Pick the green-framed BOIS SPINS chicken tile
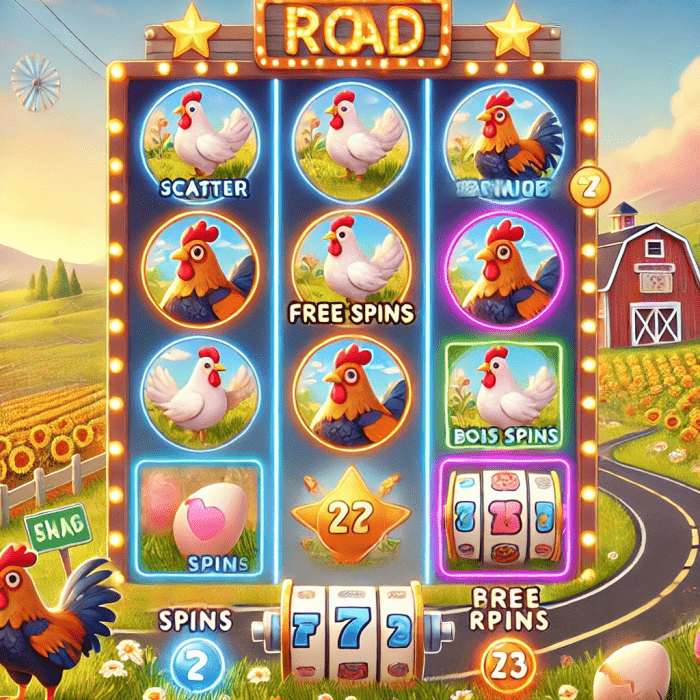This screenshot has width=700, height=700. click(x=502, y=395)
